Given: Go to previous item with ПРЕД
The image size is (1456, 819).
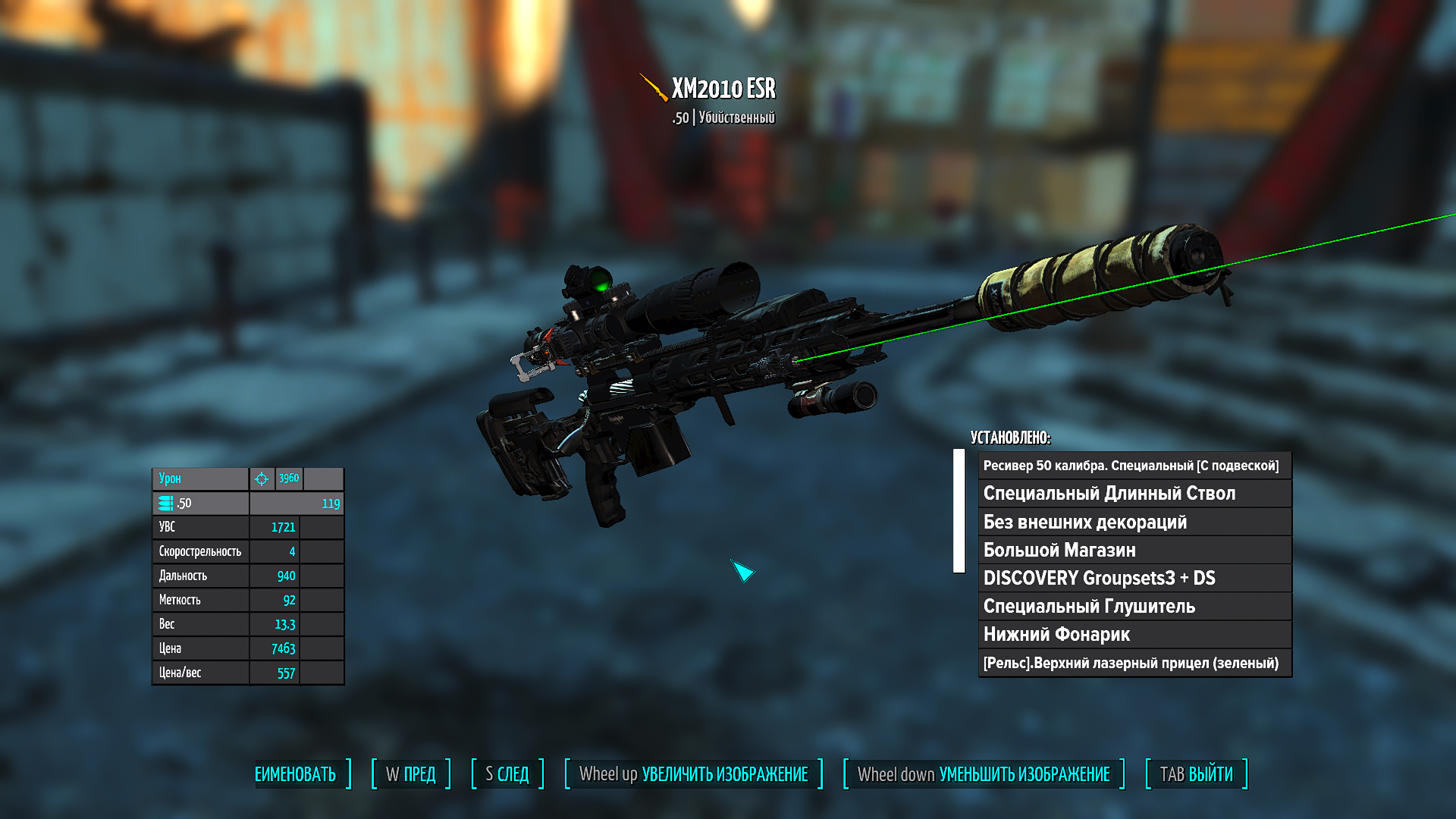Looking at the screenshot, I should pos(411,774).
